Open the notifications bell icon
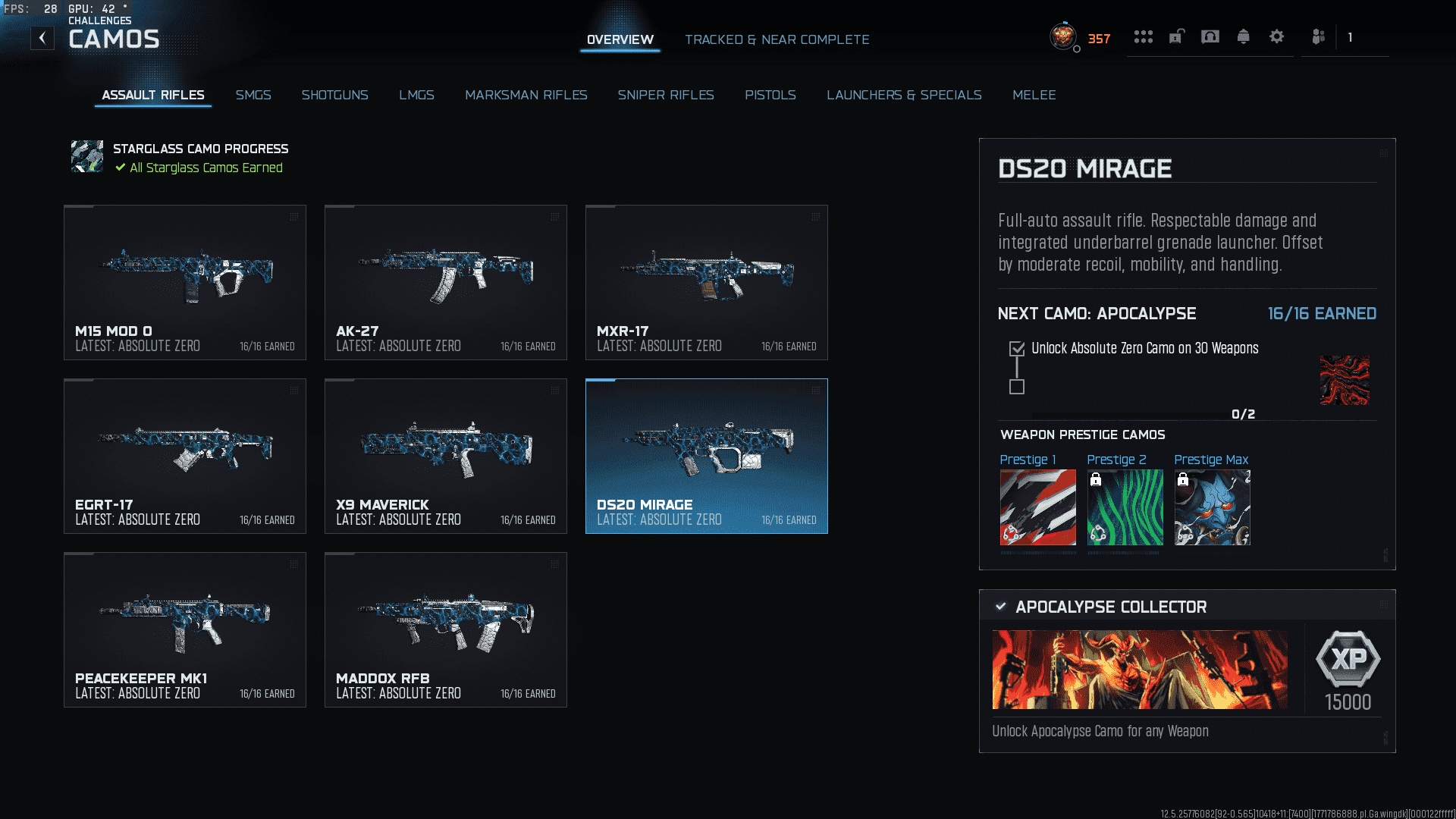The width and height of the screenshot is (1456, 819). pos(1243,36)
